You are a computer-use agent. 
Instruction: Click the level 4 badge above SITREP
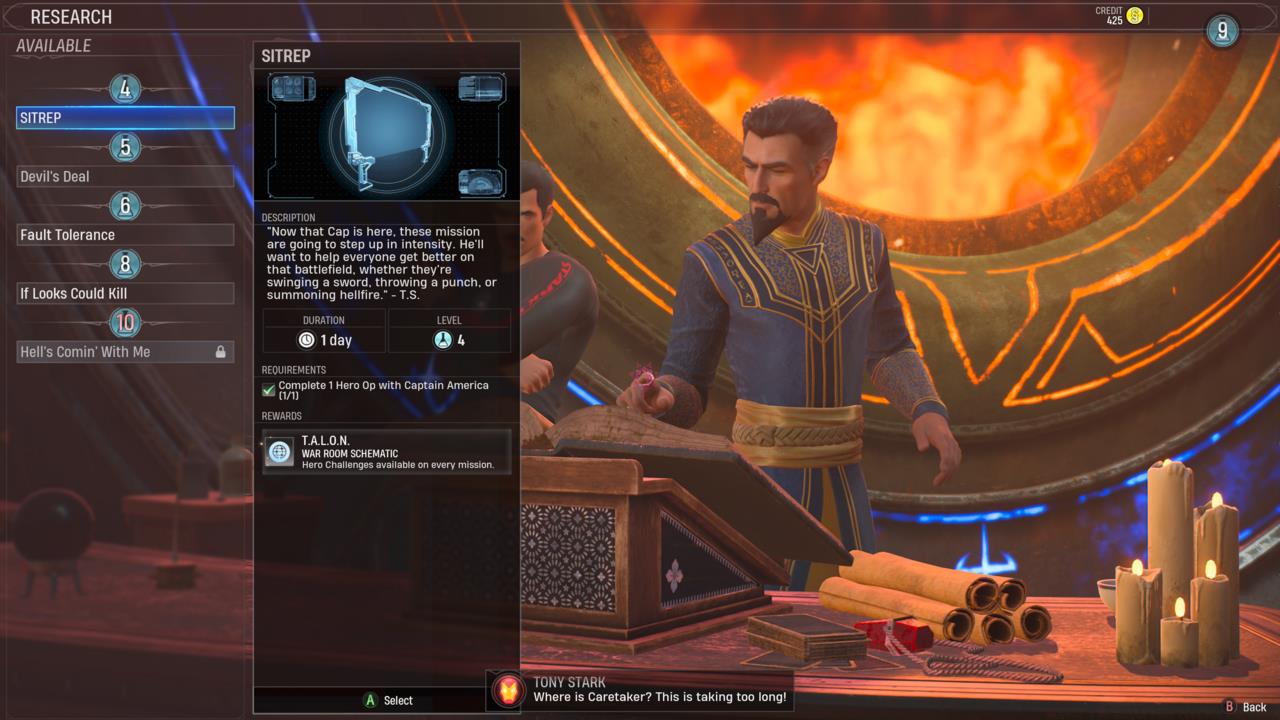[x=125, y=89]
